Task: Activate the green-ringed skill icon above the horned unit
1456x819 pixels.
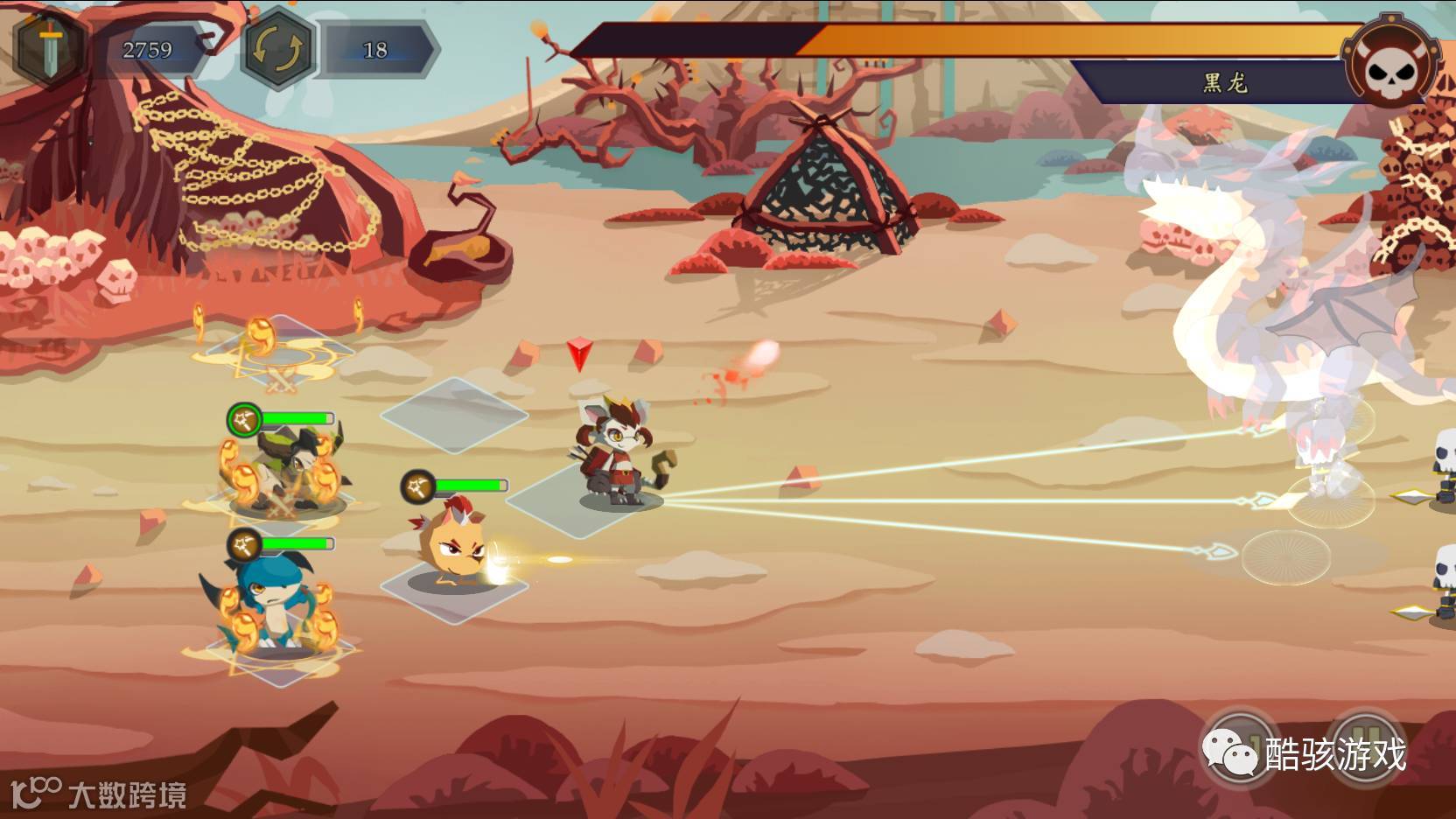Action: point(244,420)
